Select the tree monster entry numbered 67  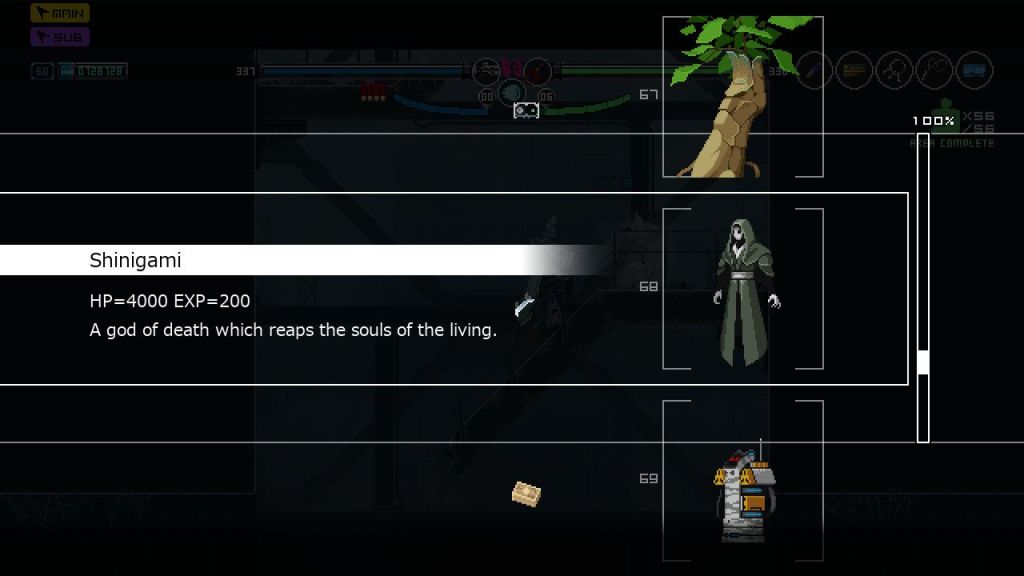(x=742, y=97)
